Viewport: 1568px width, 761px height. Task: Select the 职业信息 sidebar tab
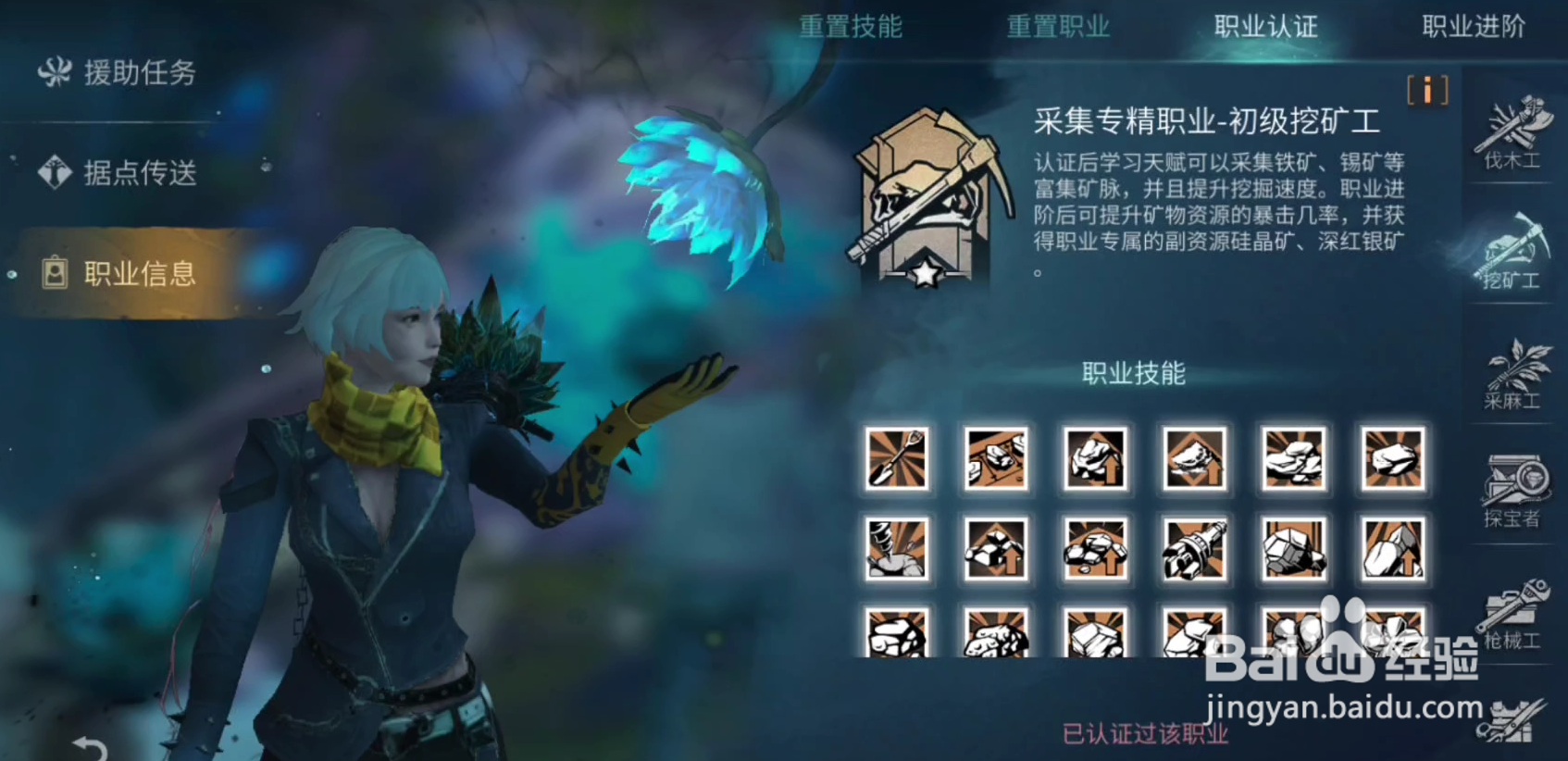[x=118, y=271]
